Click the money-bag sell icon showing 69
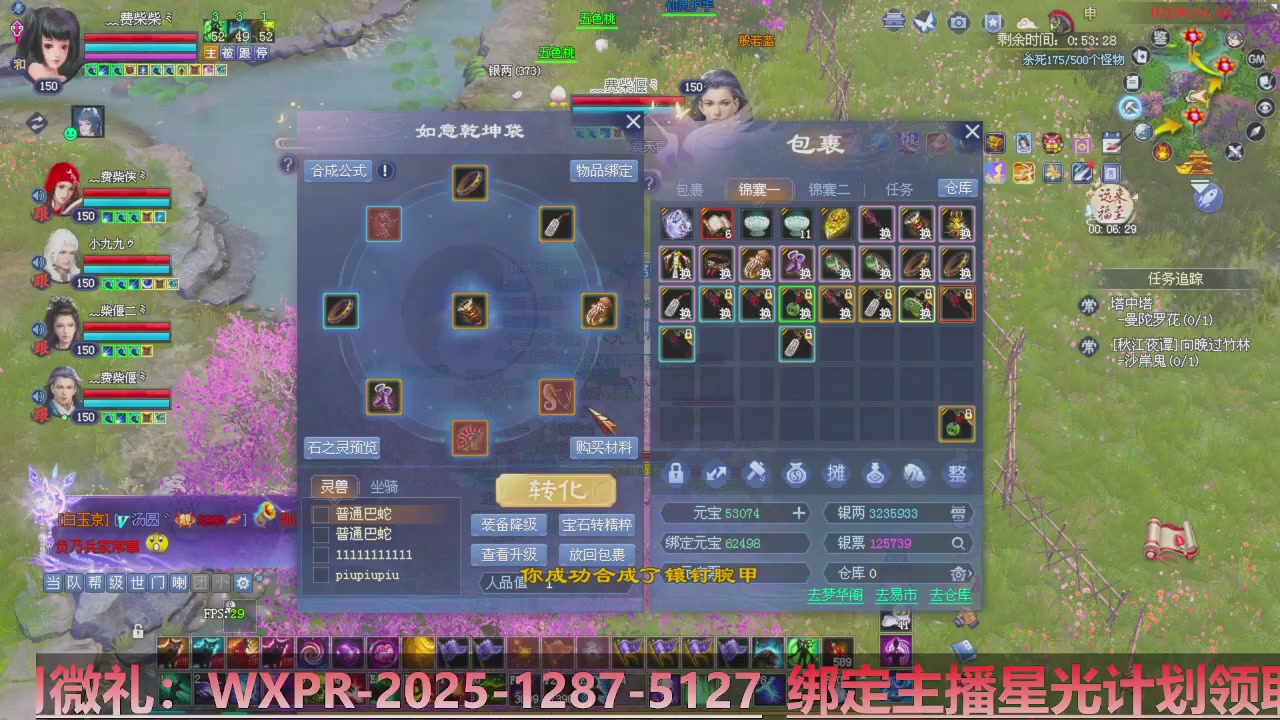The image size is (1280, 720). coord(796,474)
